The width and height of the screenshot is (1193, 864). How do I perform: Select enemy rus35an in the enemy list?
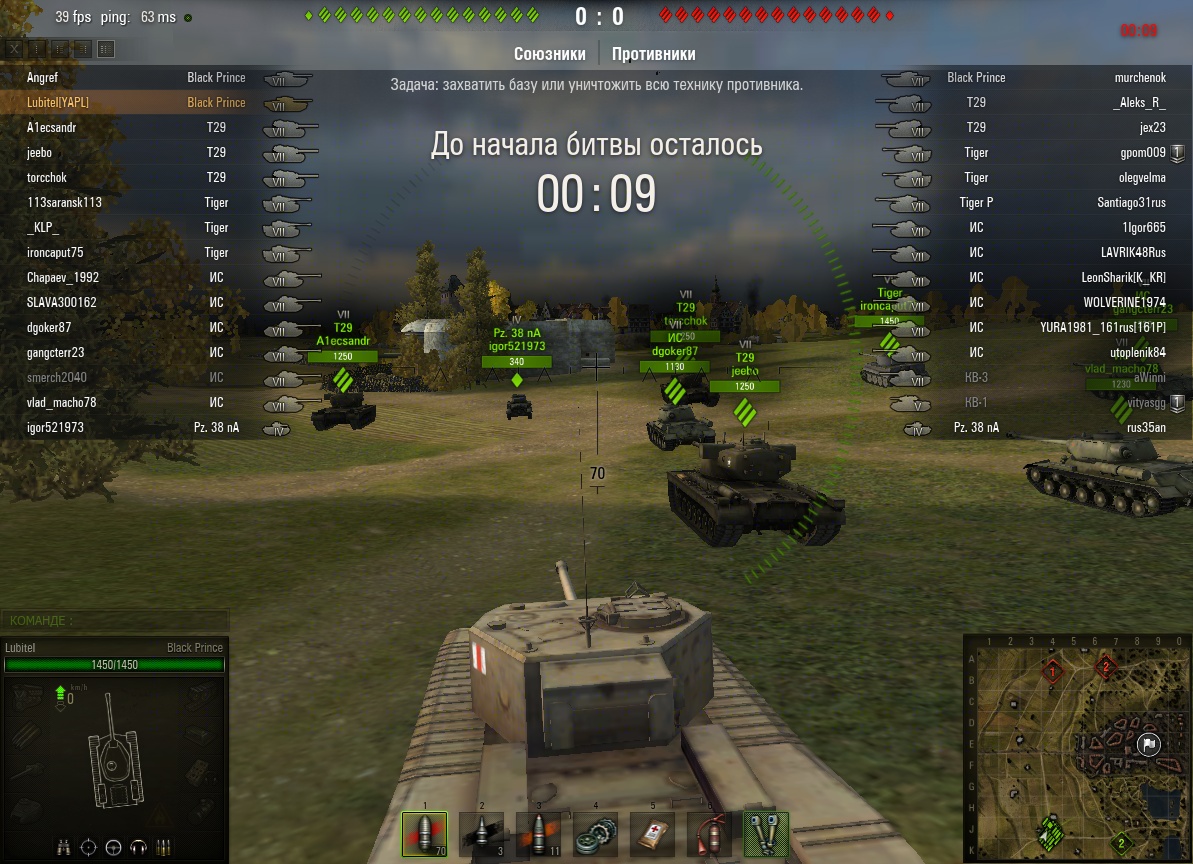(1146, 427)
